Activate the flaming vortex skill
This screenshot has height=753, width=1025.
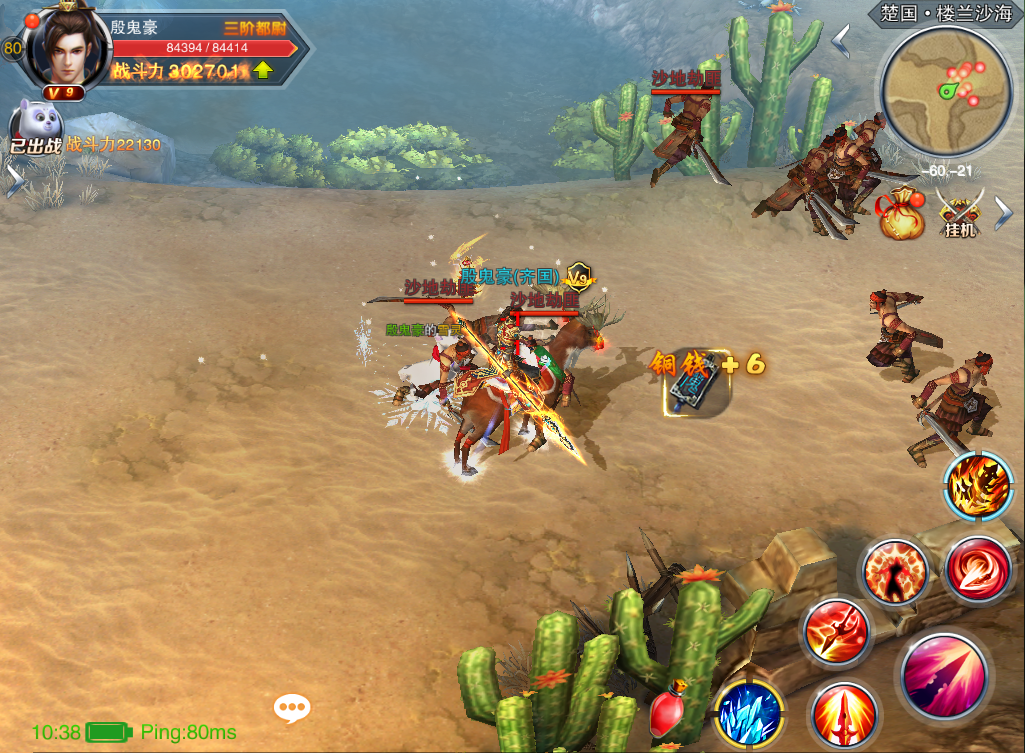click(x=978, y=487)
